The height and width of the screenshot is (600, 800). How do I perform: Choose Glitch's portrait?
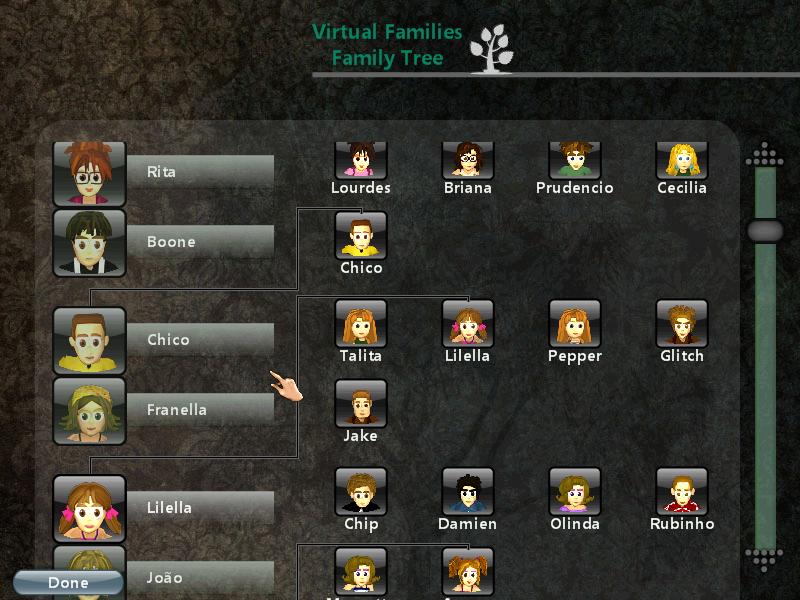(682, 324)
